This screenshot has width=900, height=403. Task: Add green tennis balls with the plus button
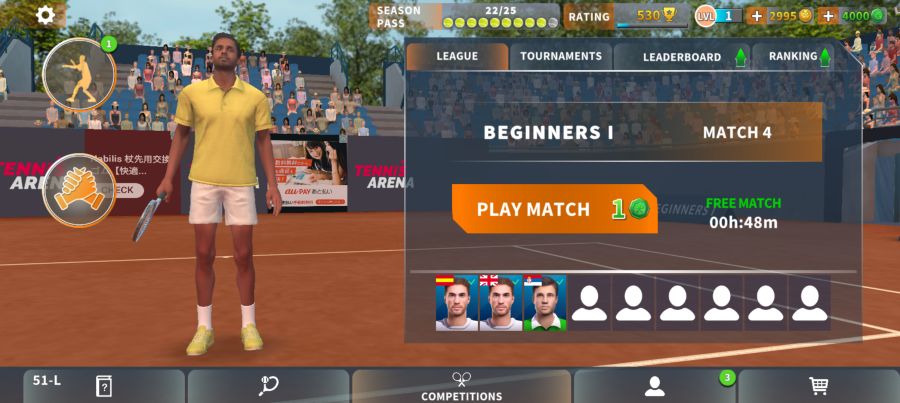827,16
